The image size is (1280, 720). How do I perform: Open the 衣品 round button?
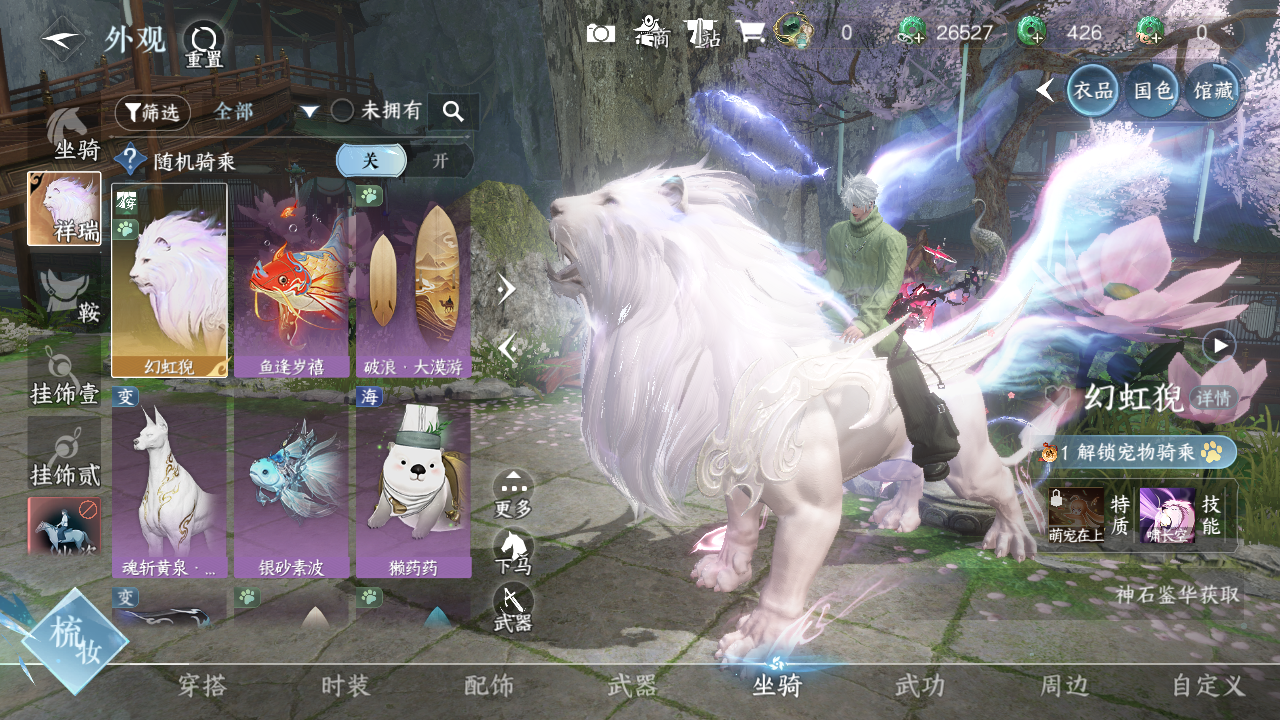point(1093,90)
